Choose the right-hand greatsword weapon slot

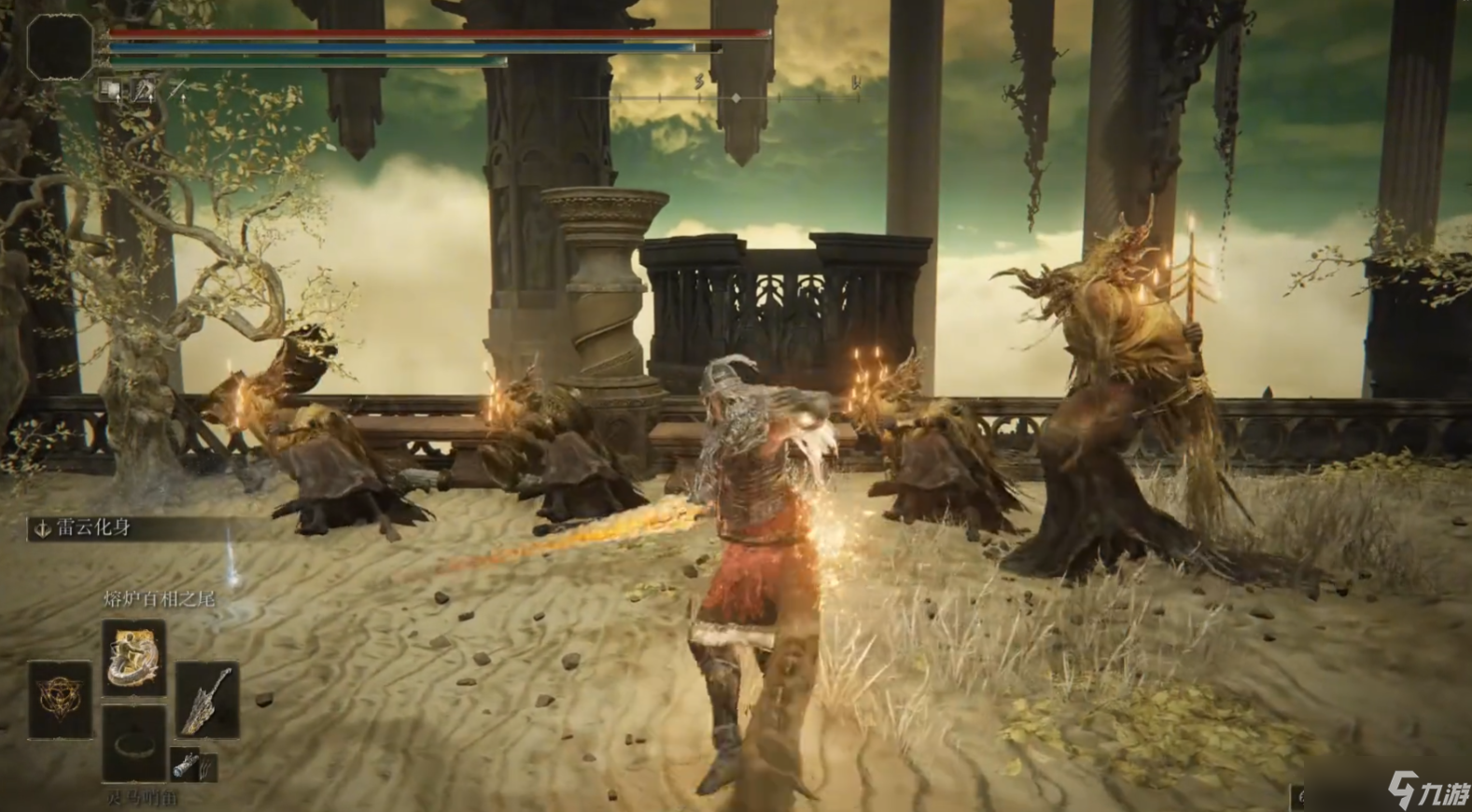(x=207, y=700)
